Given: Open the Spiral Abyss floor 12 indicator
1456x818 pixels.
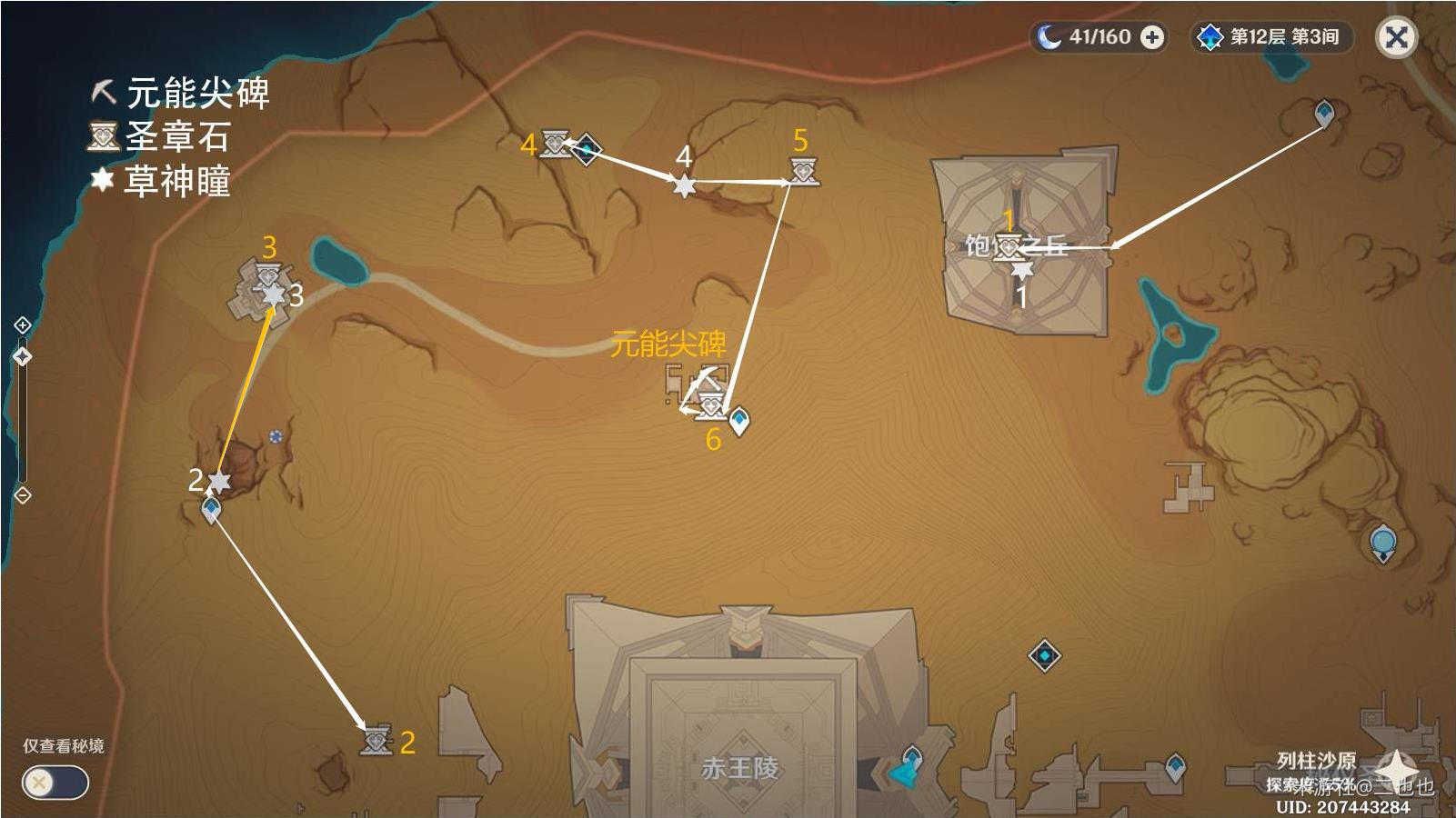Looking at the screenshot, I should (1271, 37).
